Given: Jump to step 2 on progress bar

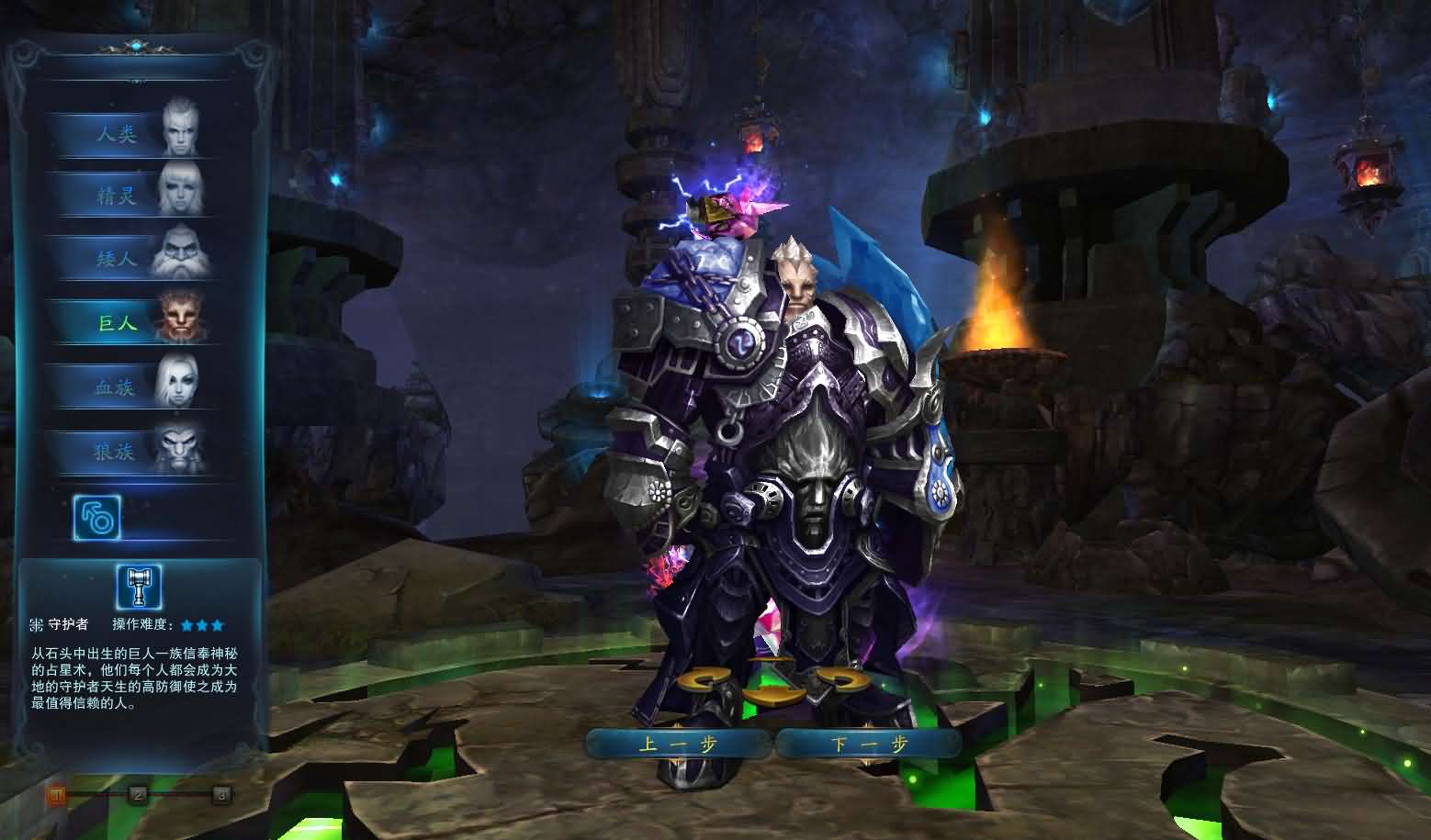Looking at the screenshot, I should pyautogui.click(x=138, y=794).
